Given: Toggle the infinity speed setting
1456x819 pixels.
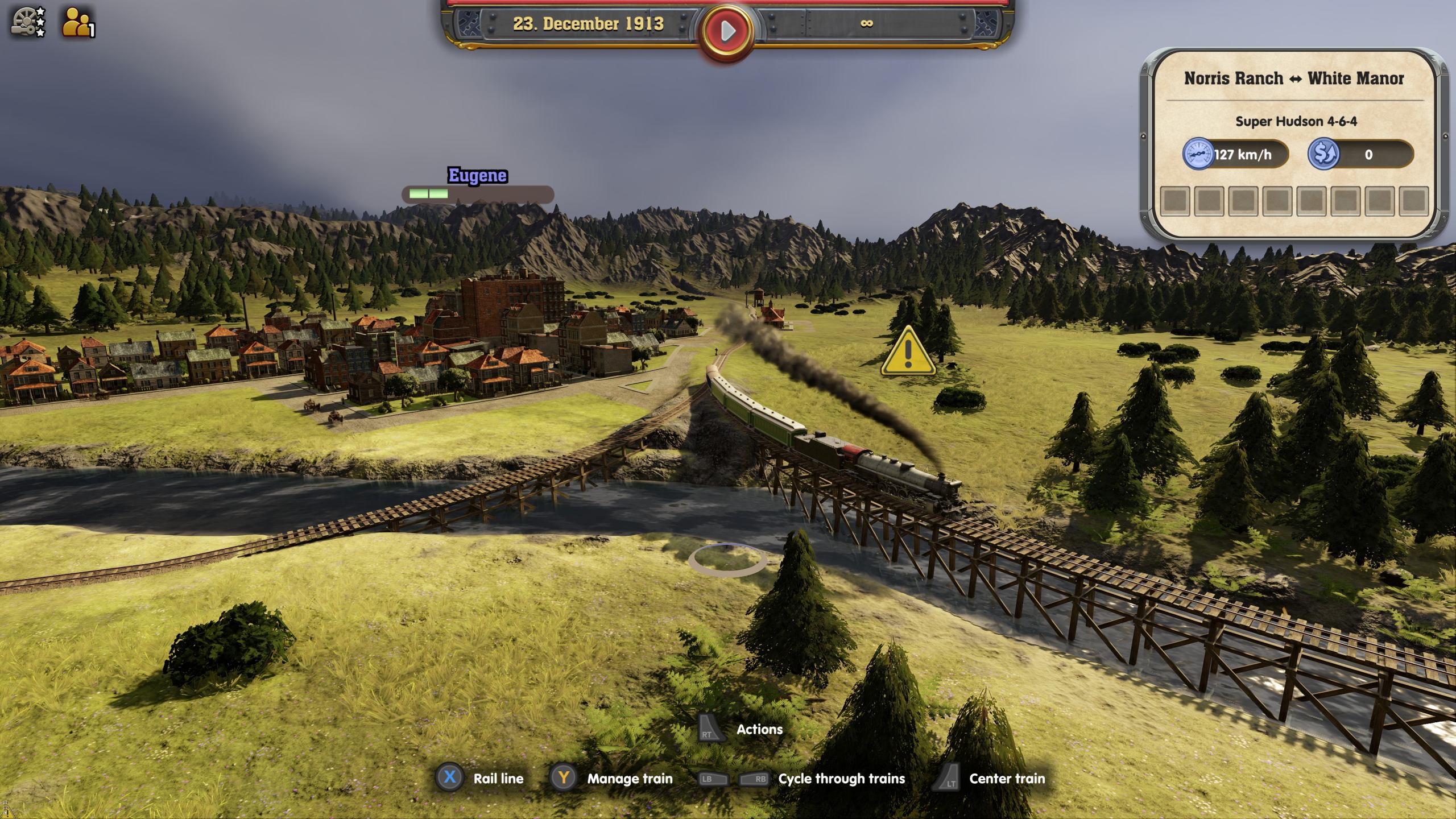Looking at the screenshot, I should point(867,24).
